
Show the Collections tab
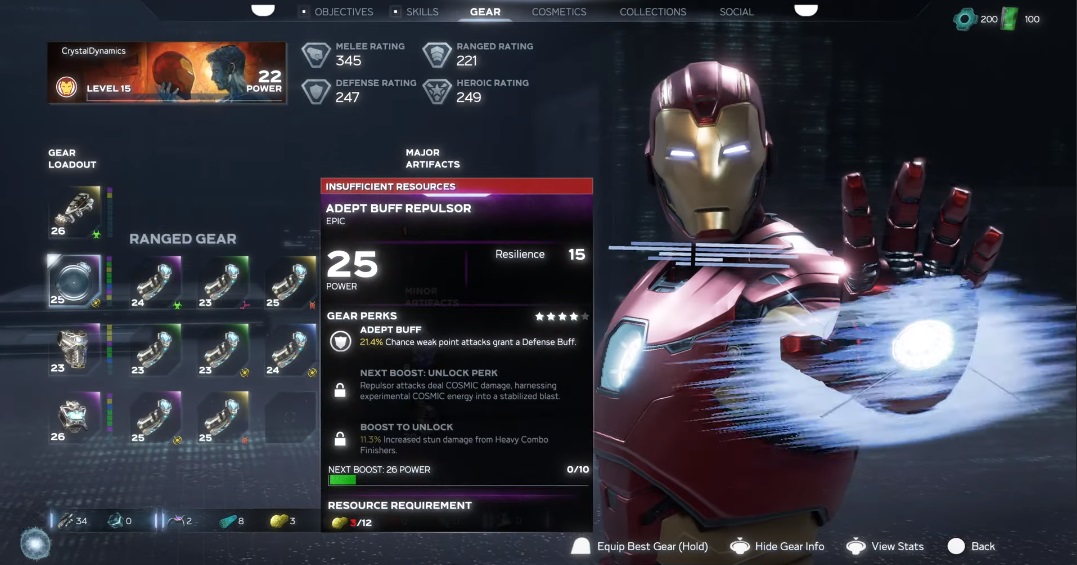click(653, 12)
